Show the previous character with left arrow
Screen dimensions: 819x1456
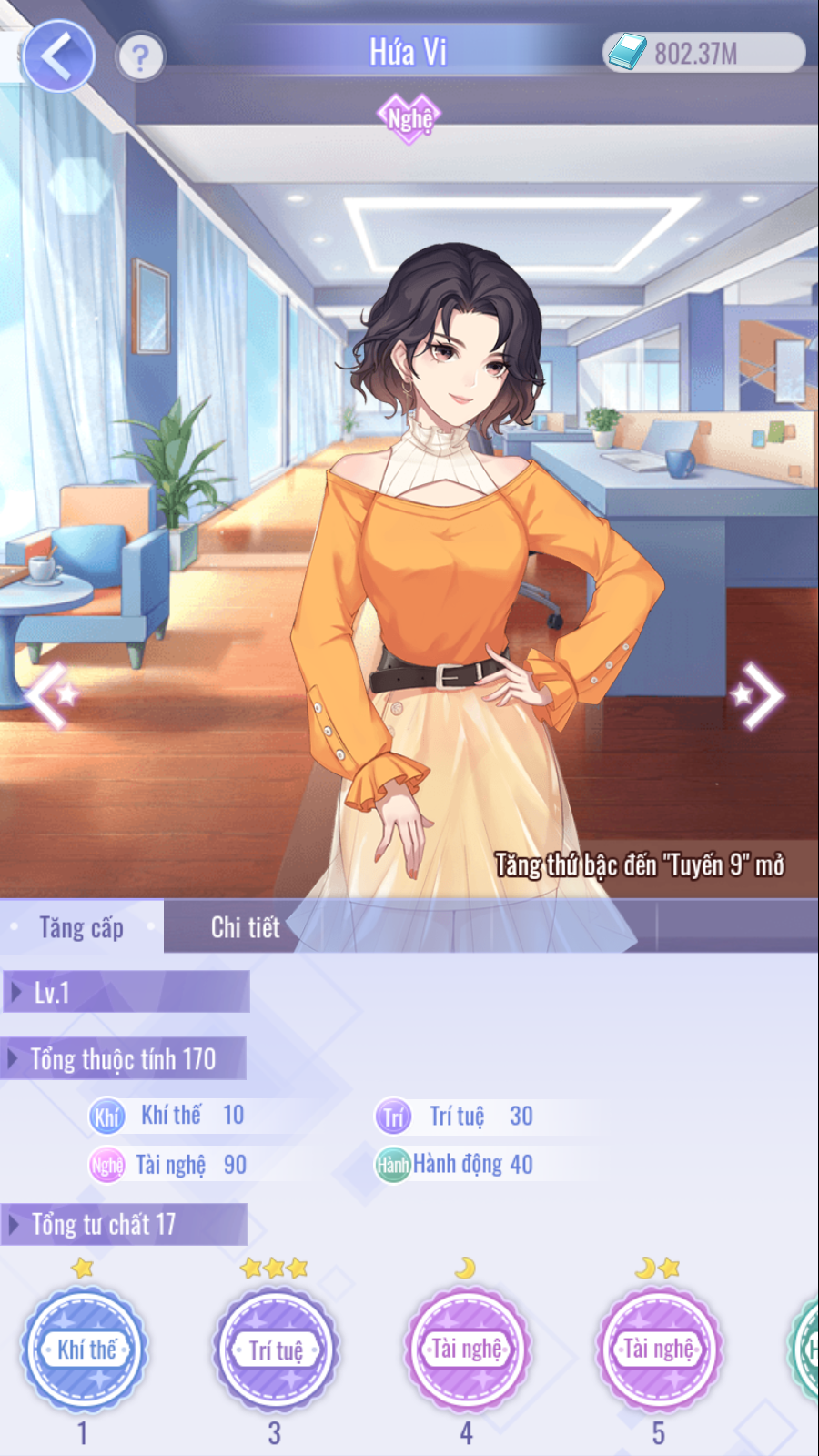[49, 695]
